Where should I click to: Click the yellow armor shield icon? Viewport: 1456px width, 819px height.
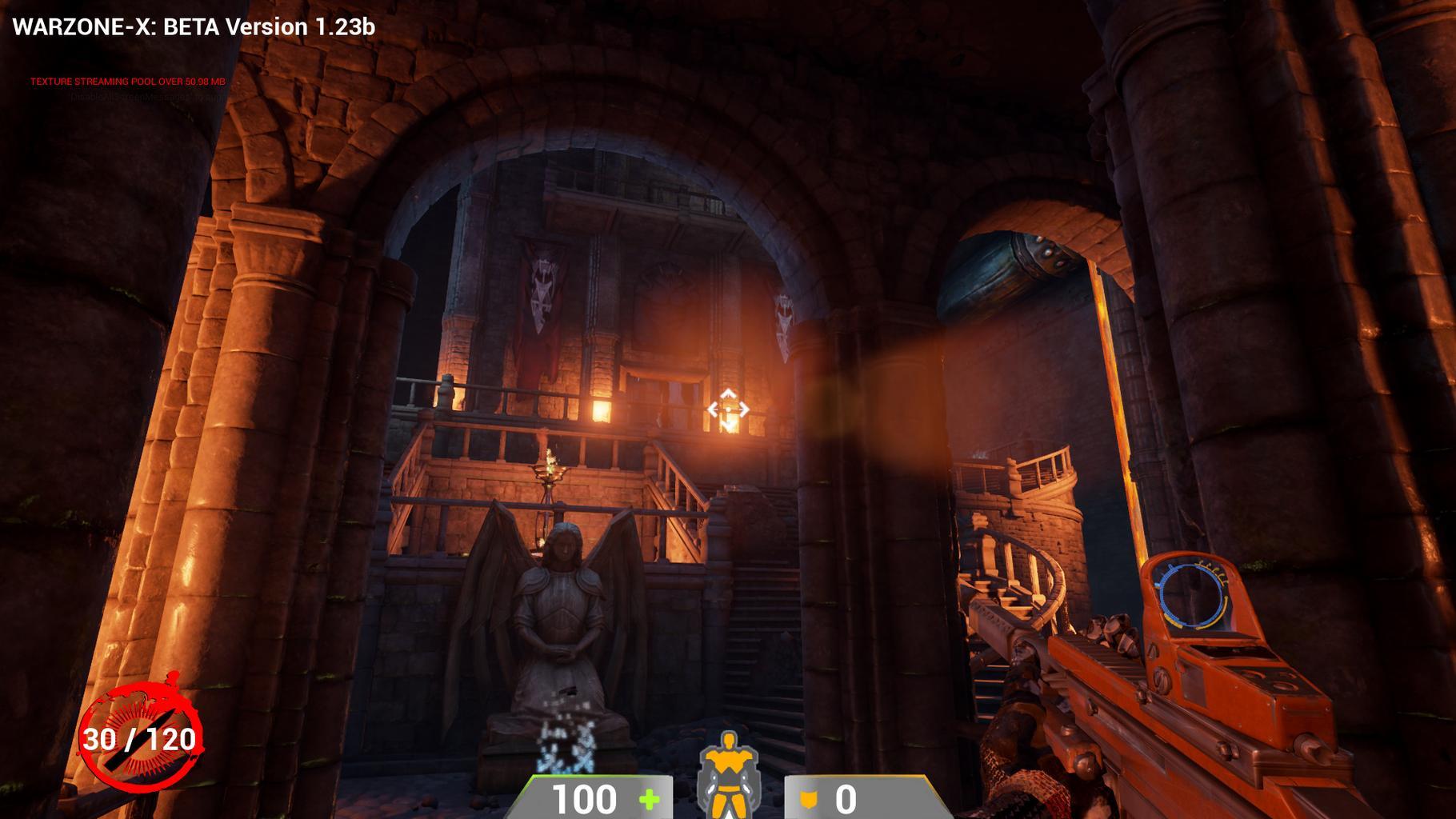coord(809,799)
